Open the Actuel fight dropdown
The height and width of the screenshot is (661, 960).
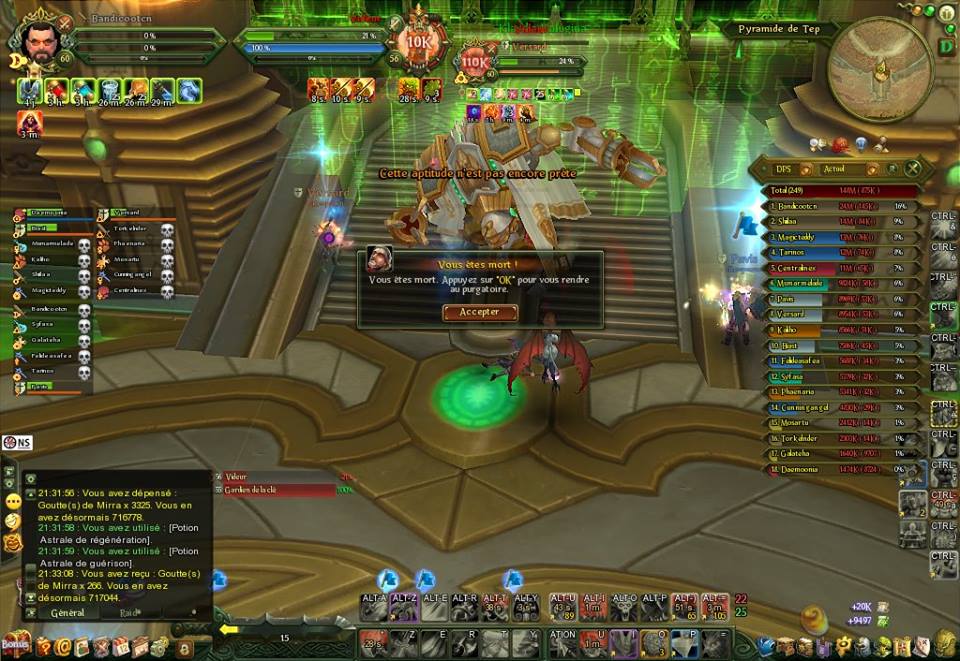click(x=845, y=169)
